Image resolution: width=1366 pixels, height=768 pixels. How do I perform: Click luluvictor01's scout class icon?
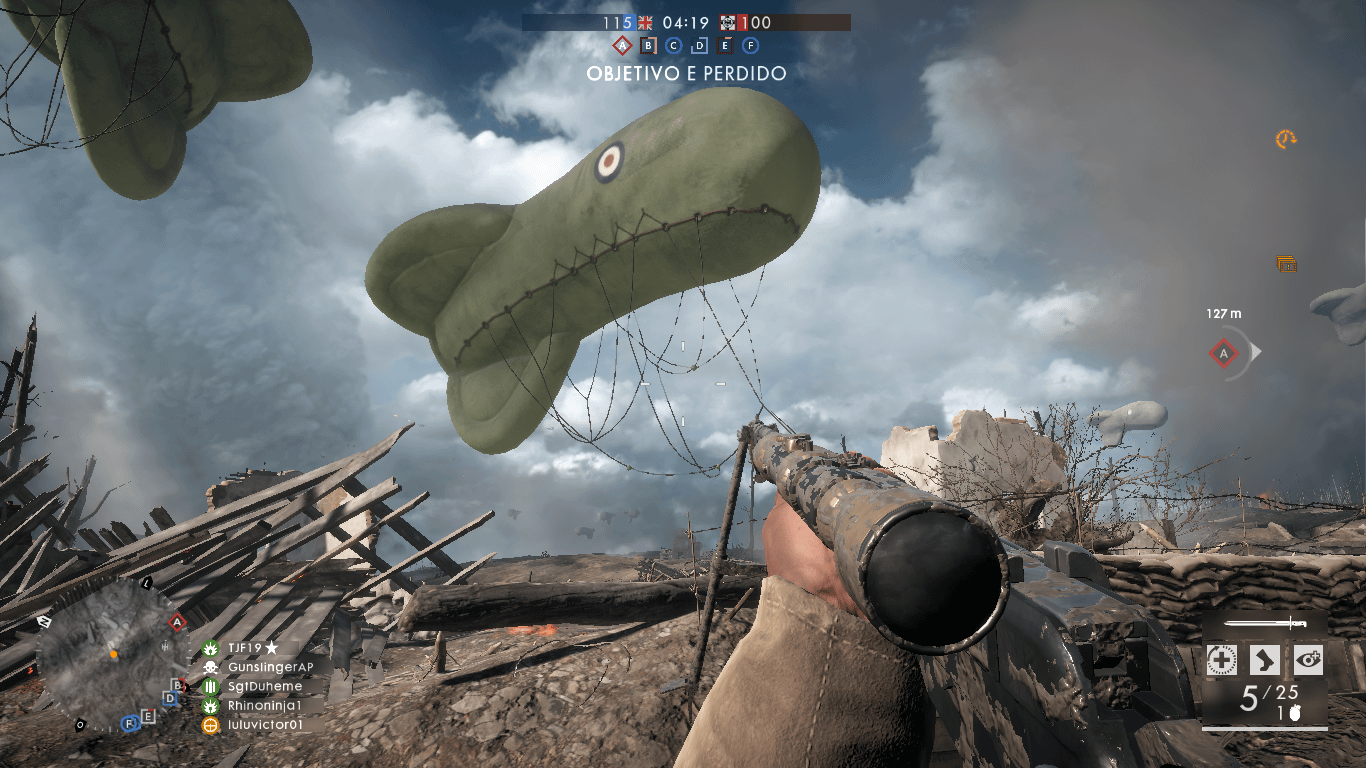point(210,725)
